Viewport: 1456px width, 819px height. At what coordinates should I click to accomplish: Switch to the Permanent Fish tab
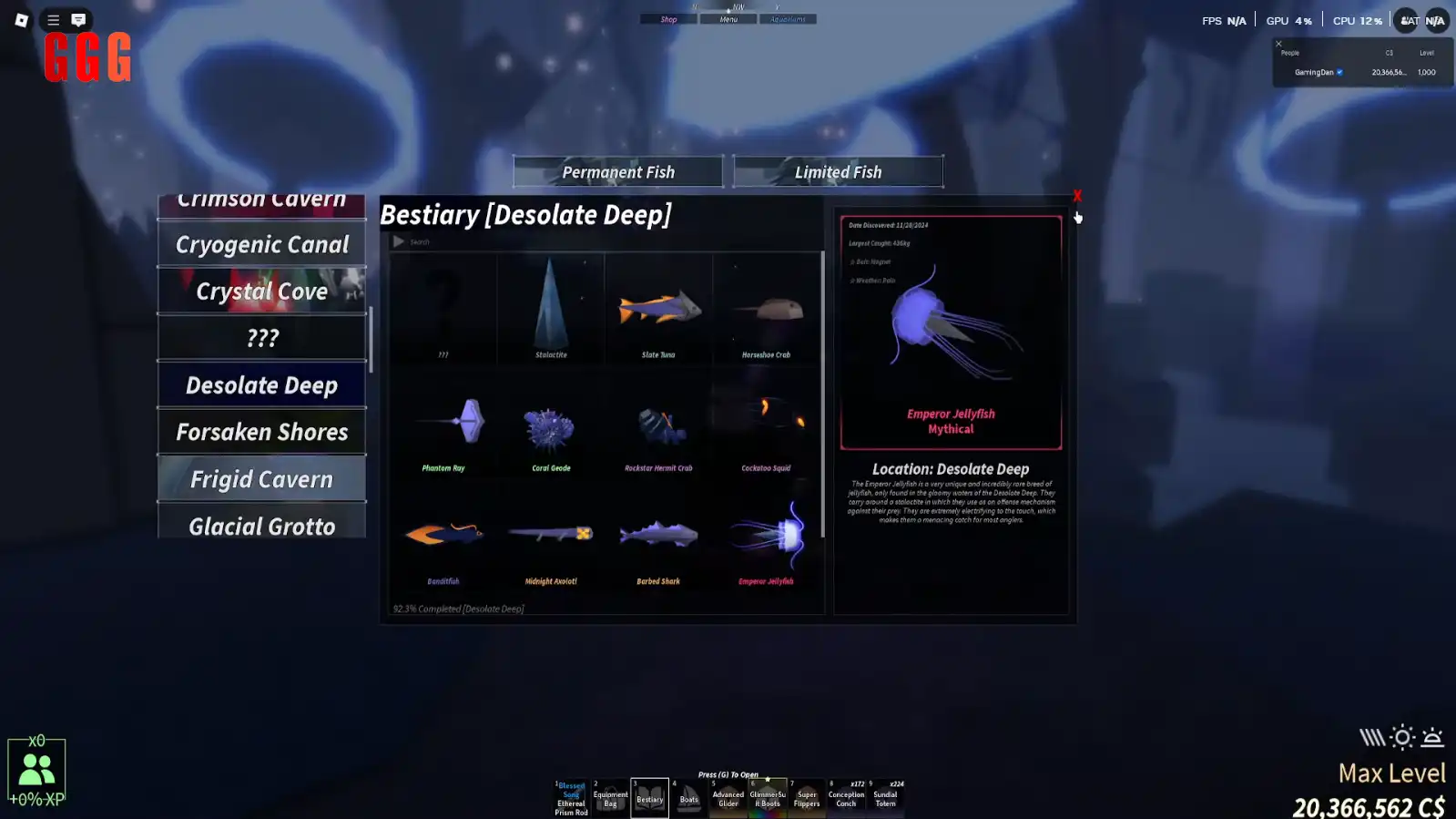pos(618,171)
